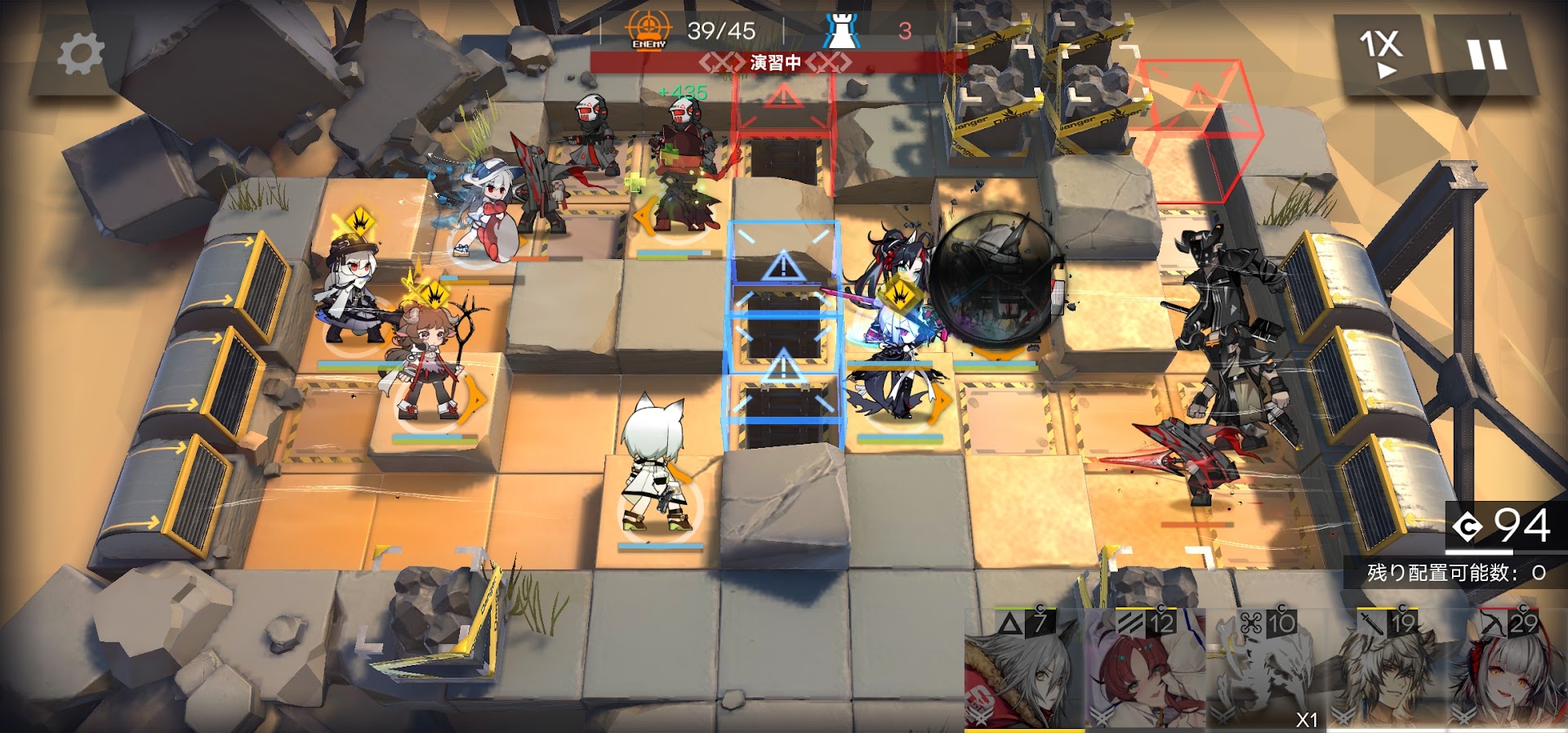Toggle the 1X game speed button

click(1380, 55)
